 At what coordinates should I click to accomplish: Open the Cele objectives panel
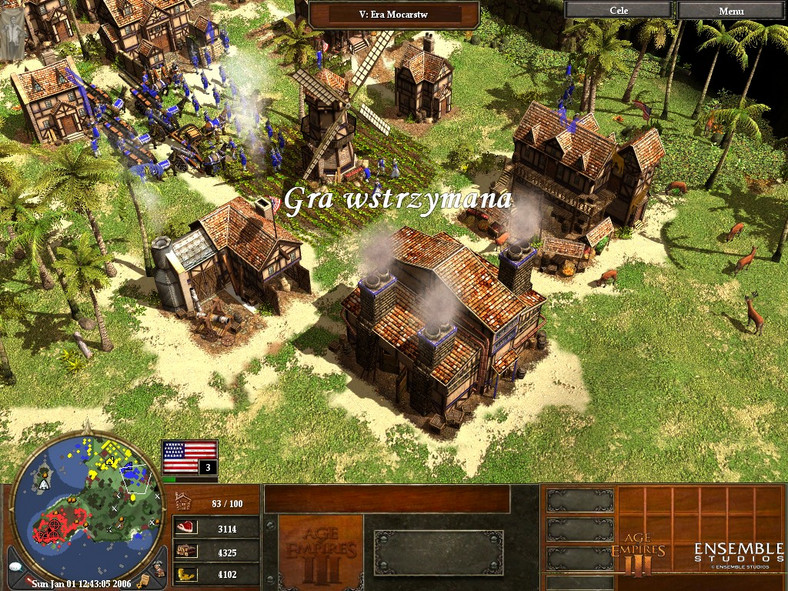619,10
